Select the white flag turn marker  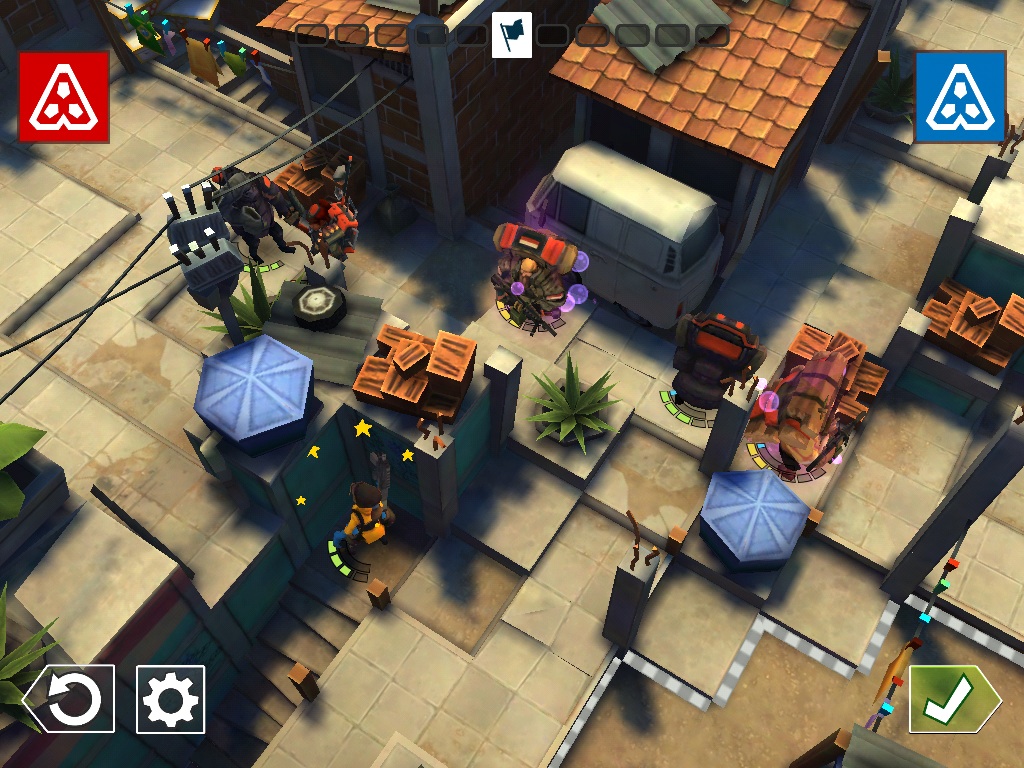click(x=512, y=35)
